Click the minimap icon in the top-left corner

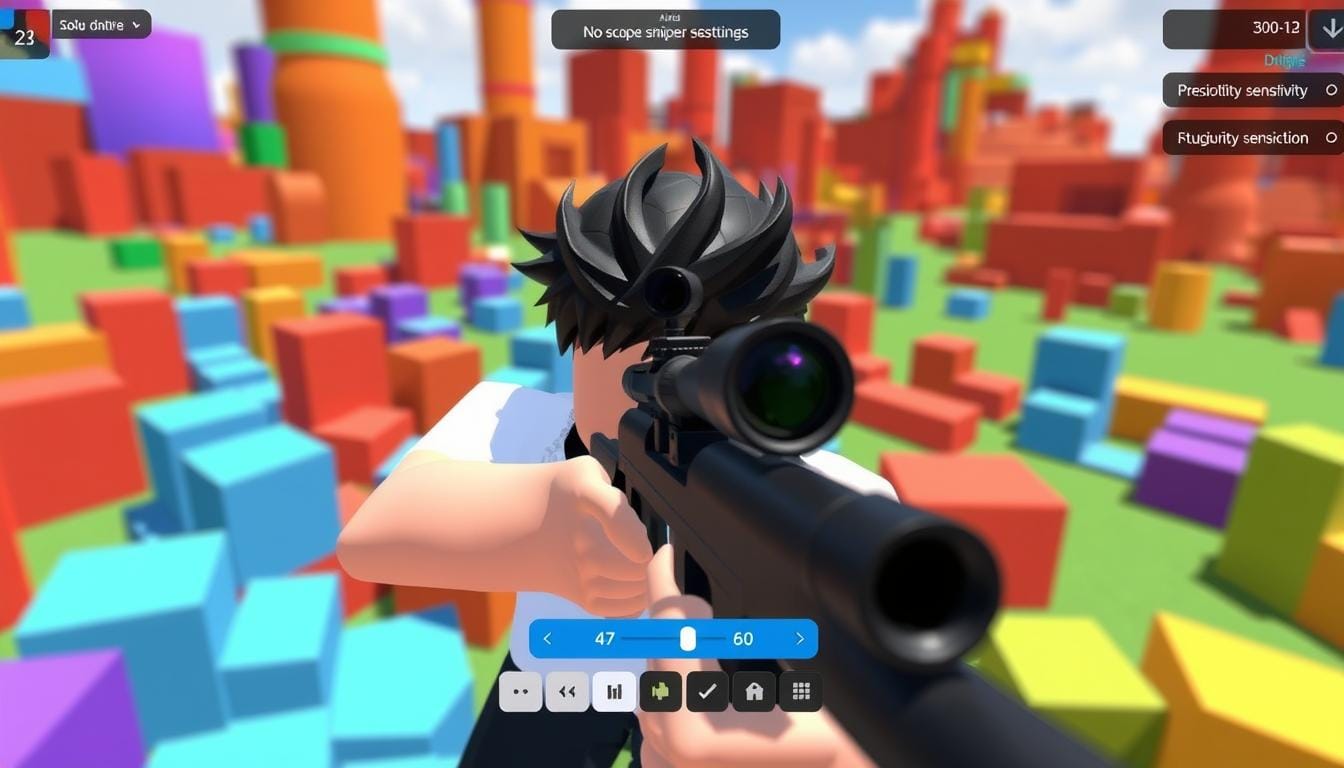click(x=24, y=24)
